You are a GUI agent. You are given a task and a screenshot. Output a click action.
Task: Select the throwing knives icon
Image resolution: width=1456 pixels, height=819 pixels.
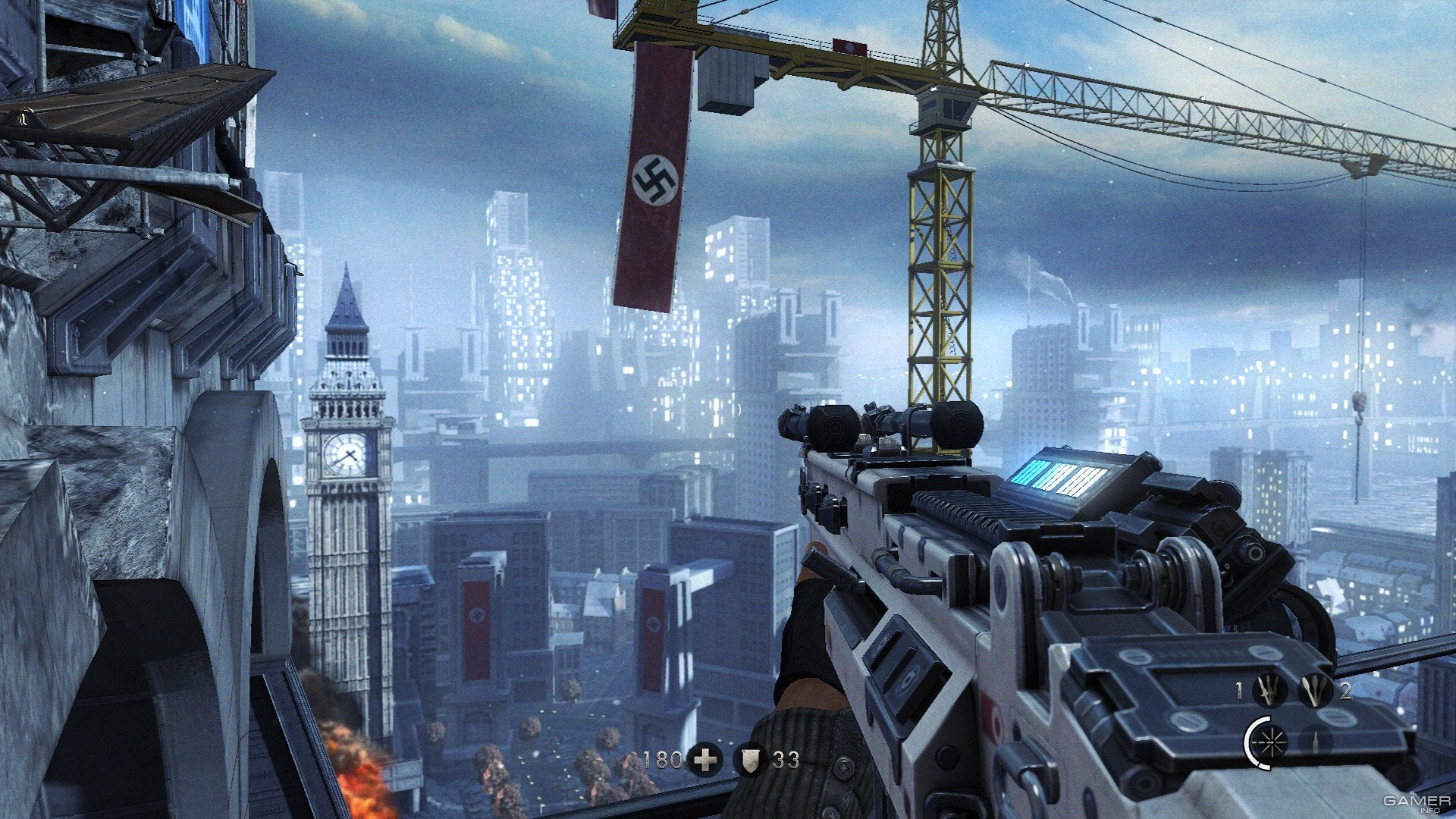tap(1269, 692)
